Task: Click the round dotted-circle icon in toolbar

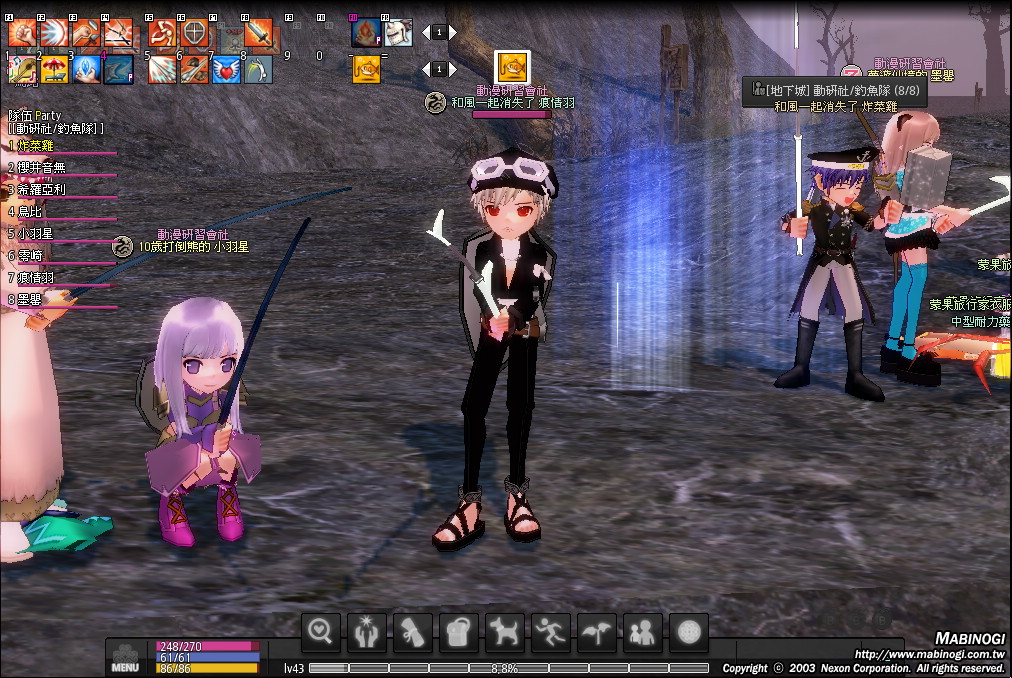Action: pyautogui.click(x=688, y=632)
